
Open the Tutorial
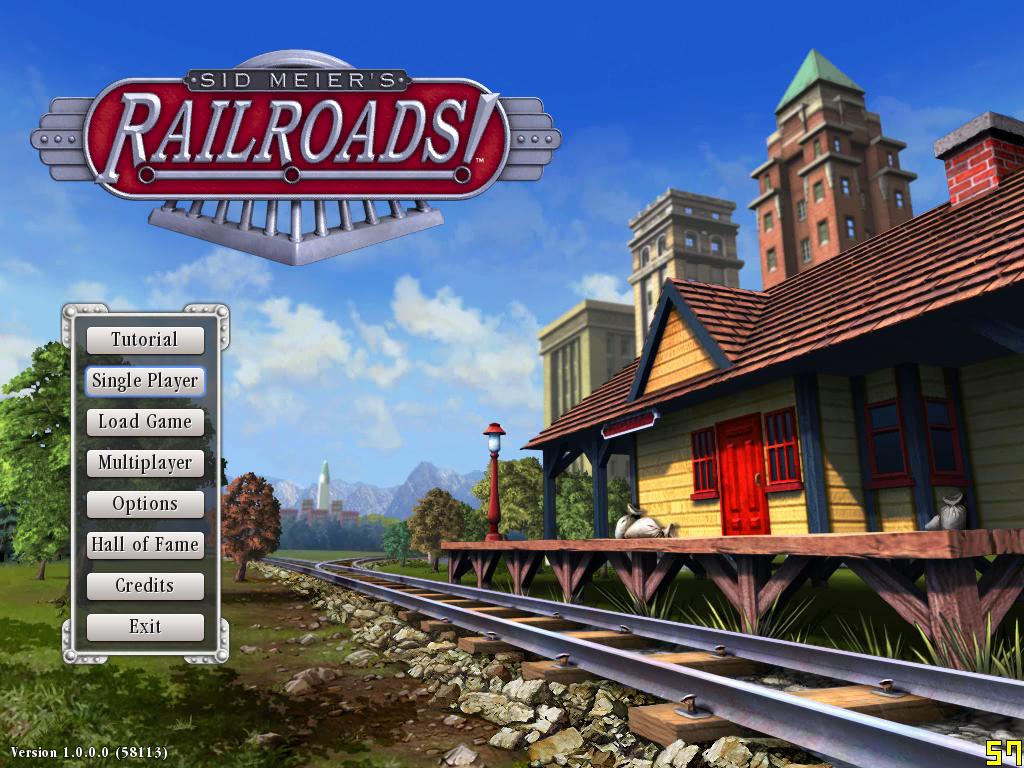(x=145, y=340)
